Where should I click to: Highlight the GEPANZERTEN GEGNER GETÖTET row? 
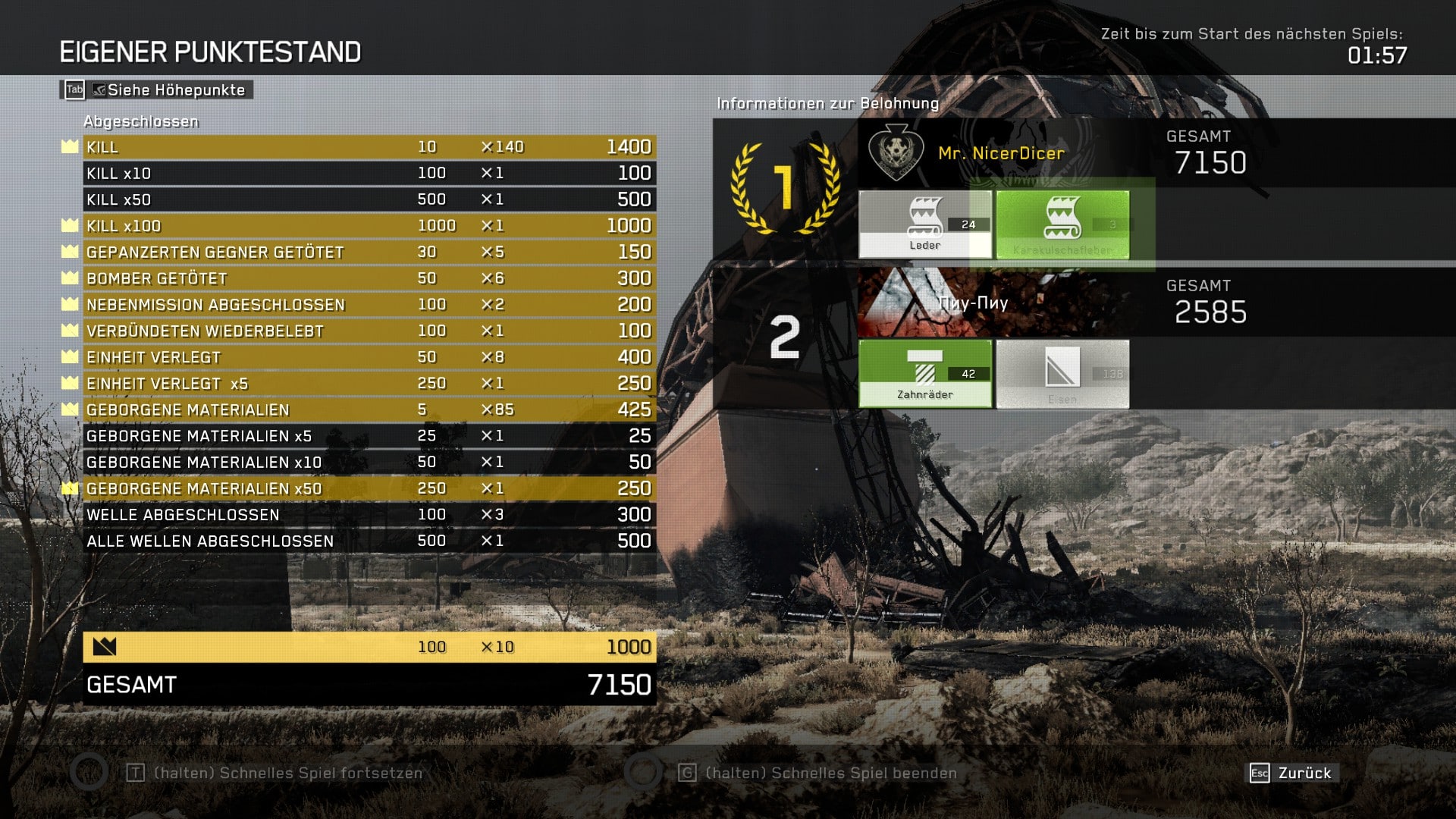[369, 253]
